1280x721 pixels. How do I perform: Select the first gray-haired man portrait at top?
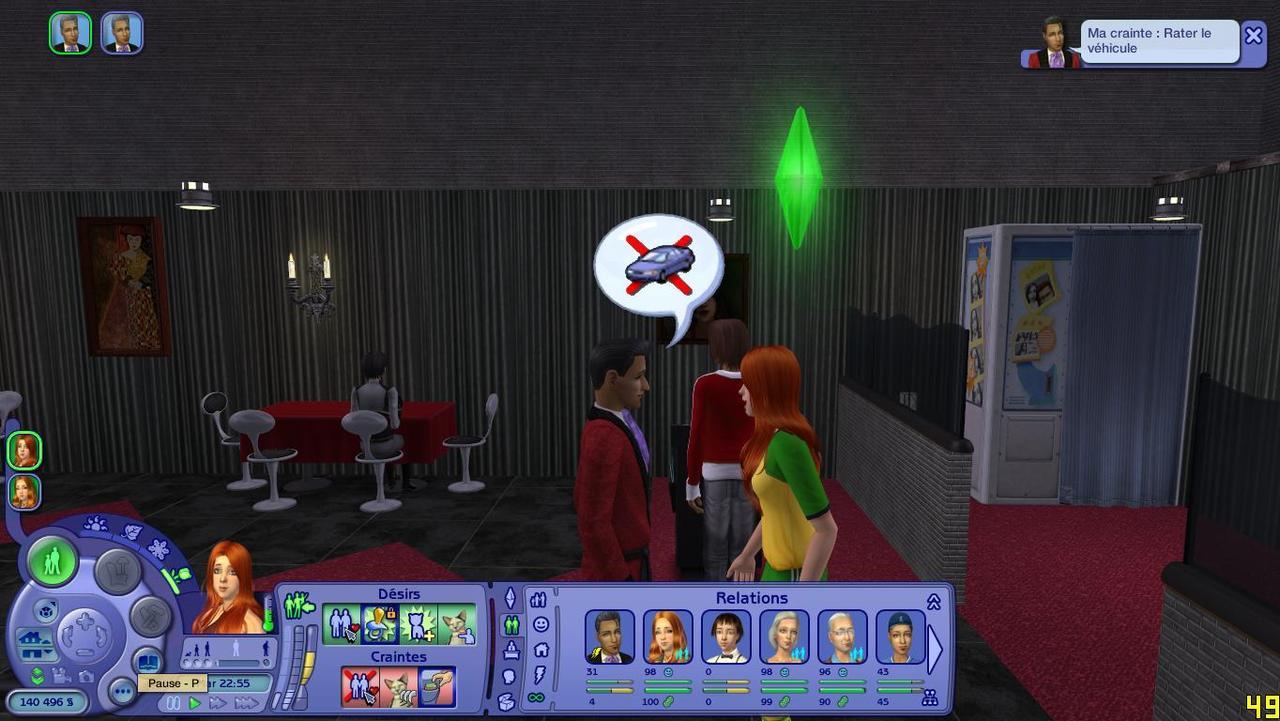70,33
